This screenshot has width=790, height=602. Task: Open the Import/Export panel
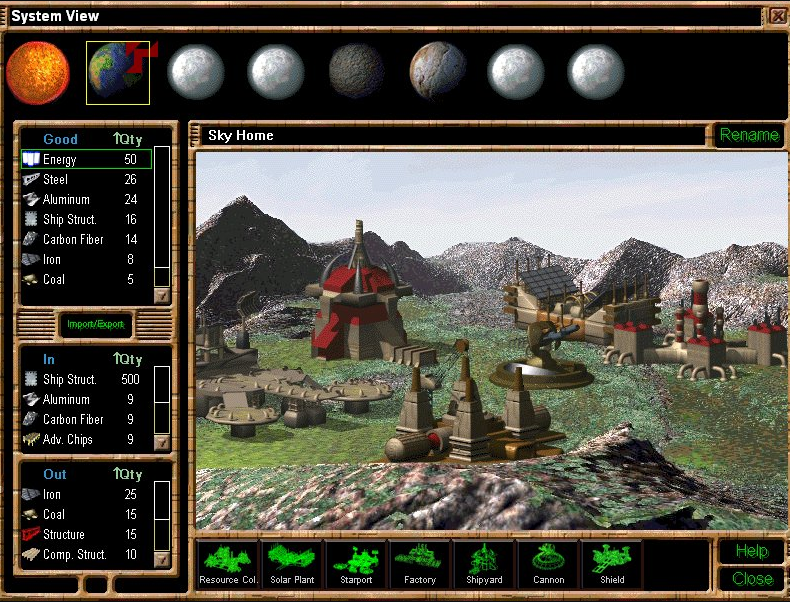click(96, 324)
